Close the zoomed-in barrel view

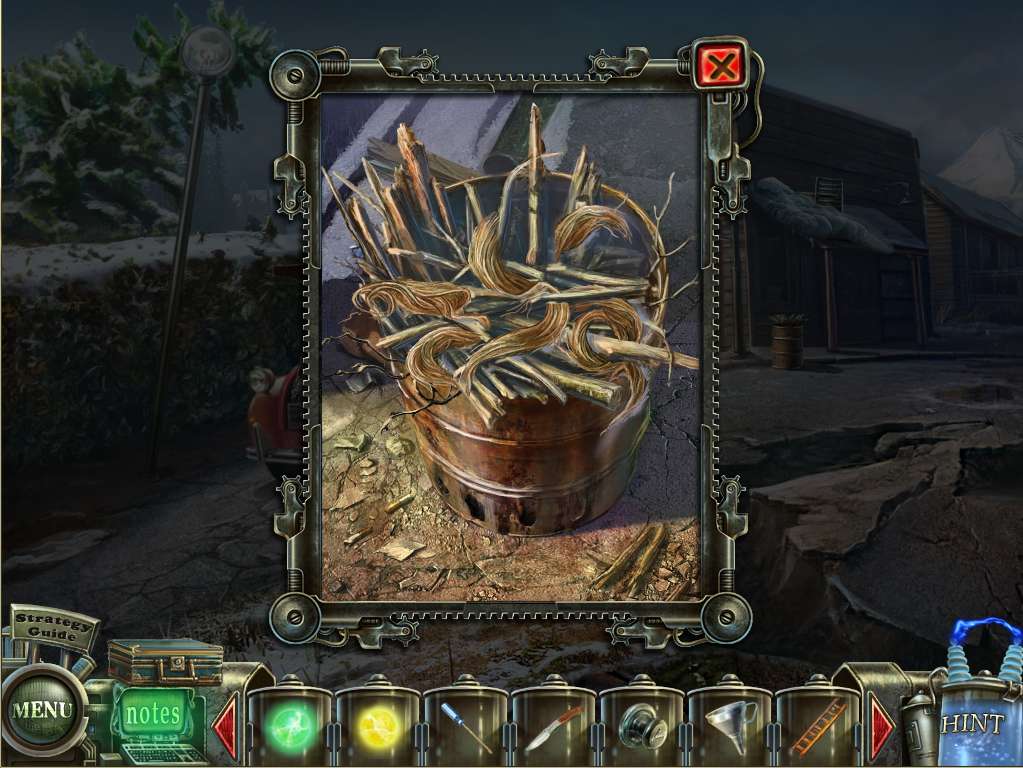719,67
